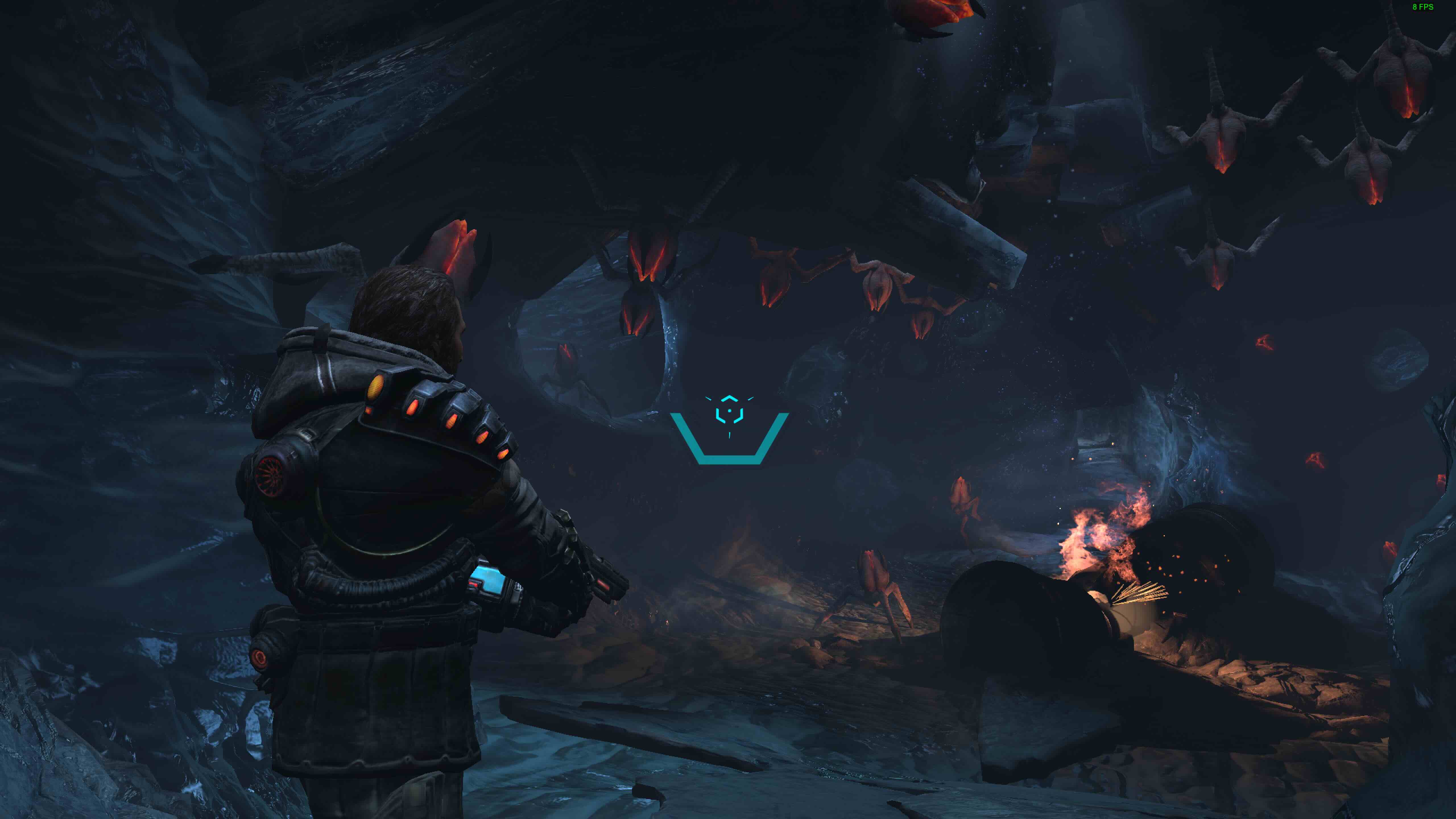1456x819 pixels.
Task: Click the small vertical pip below the reticle hexagon
Action: [729, 435]
